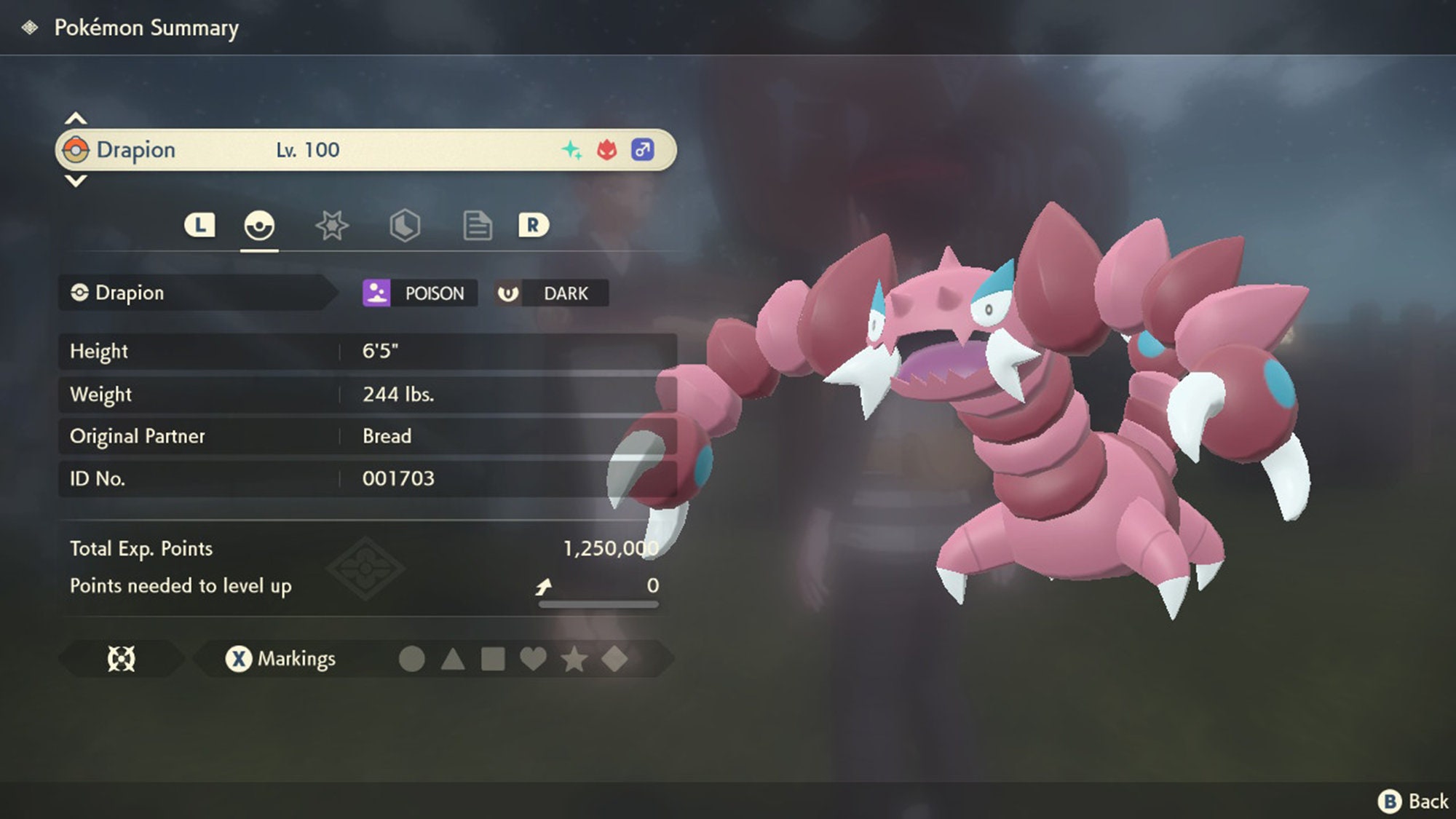Click the R shoulder button icon
This screenshot has width=1456, height=819.
coord(535,226)
